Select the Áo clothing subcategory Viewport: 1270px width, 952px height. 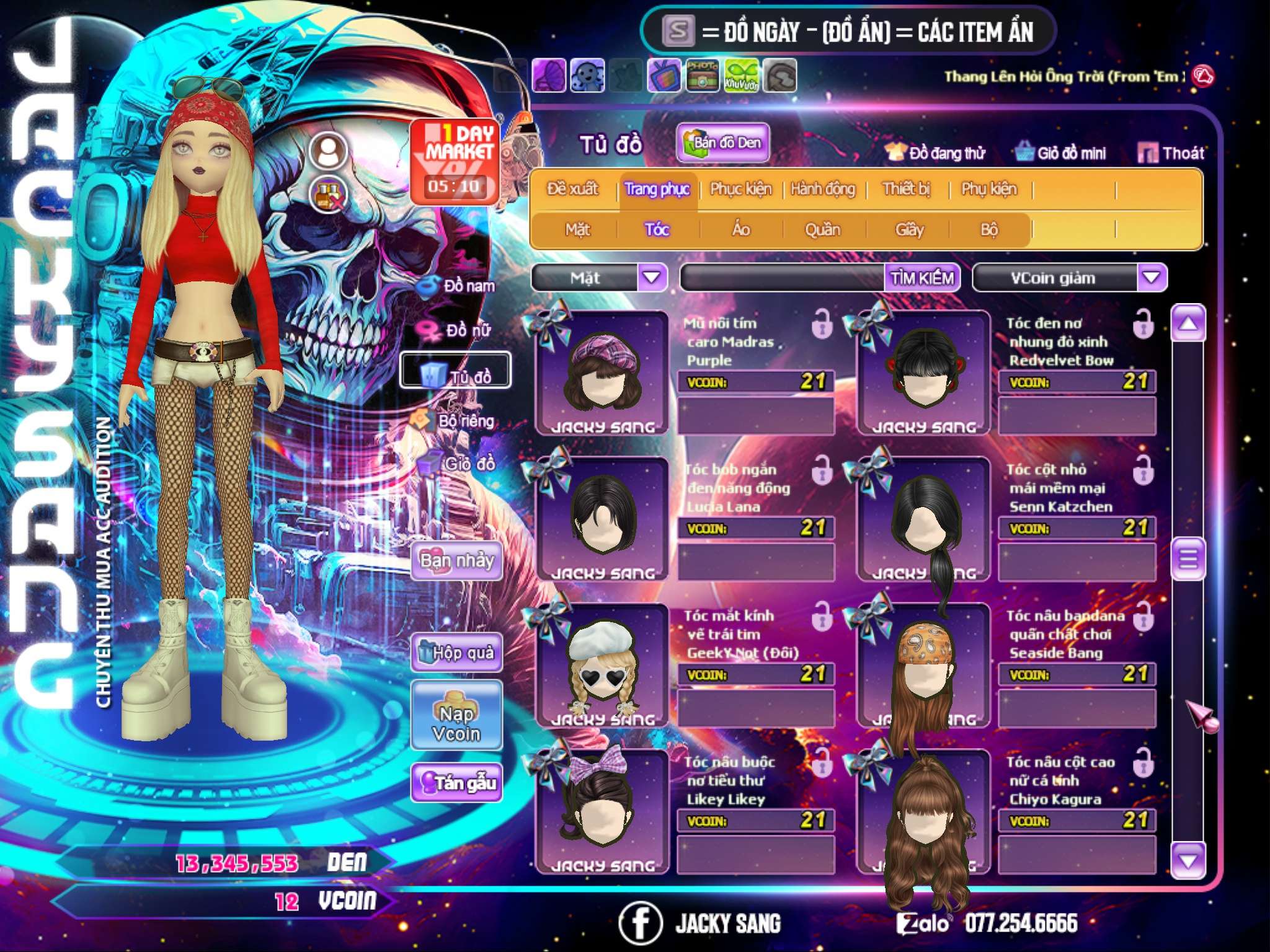click(740, 230)
